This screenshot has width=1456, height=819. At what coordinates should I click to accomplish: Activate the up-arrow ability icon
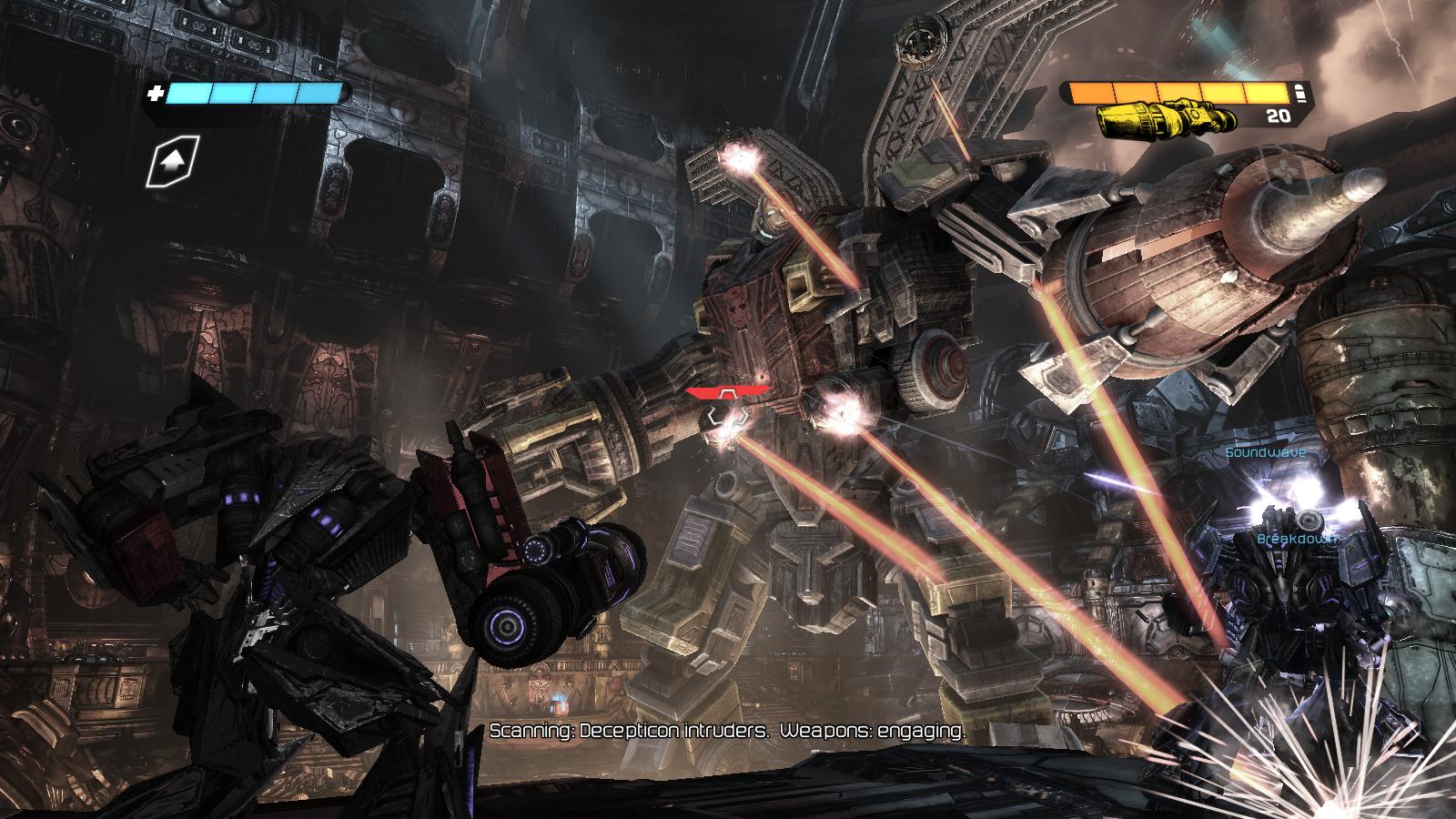pyautogui.click(x=174, y=163)
